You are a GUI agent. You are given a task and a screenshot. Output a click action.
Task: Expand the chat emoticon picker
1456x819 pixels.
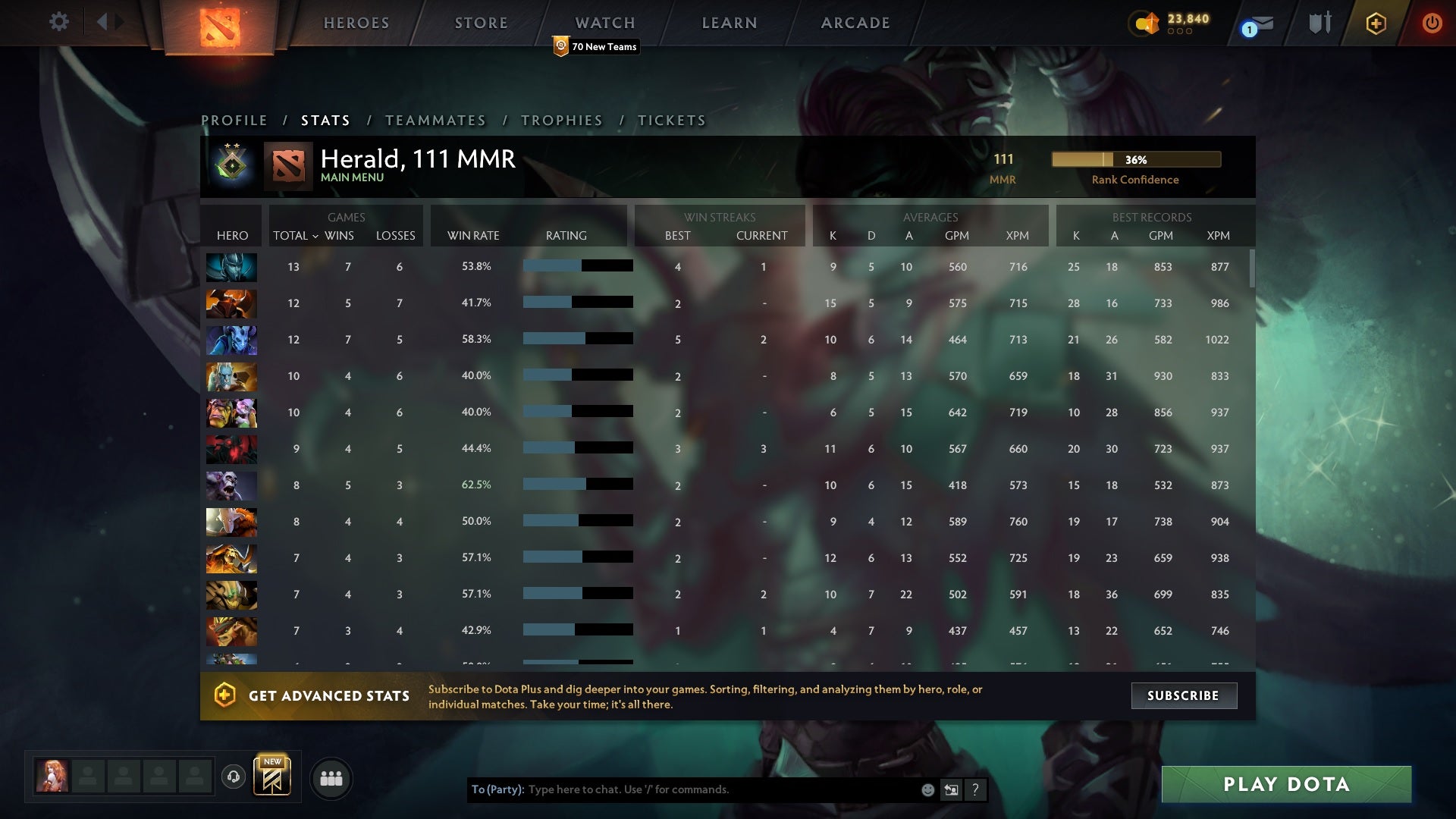pyautogui.click(x=927, y=789)
